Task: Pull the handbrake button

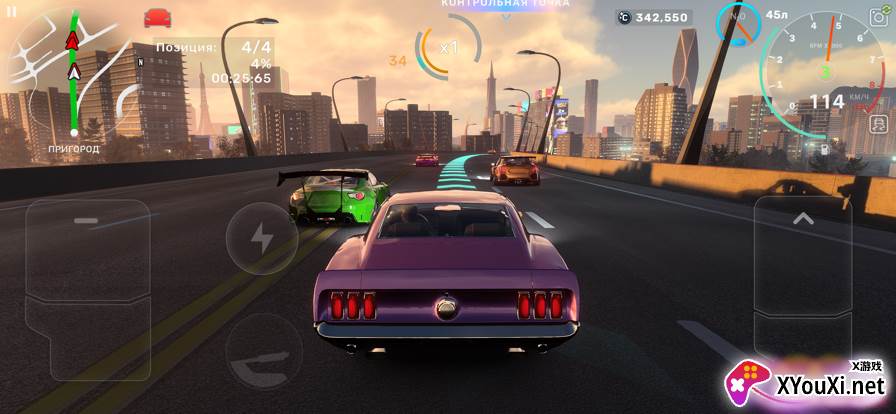Action: (x=261, y=351)
